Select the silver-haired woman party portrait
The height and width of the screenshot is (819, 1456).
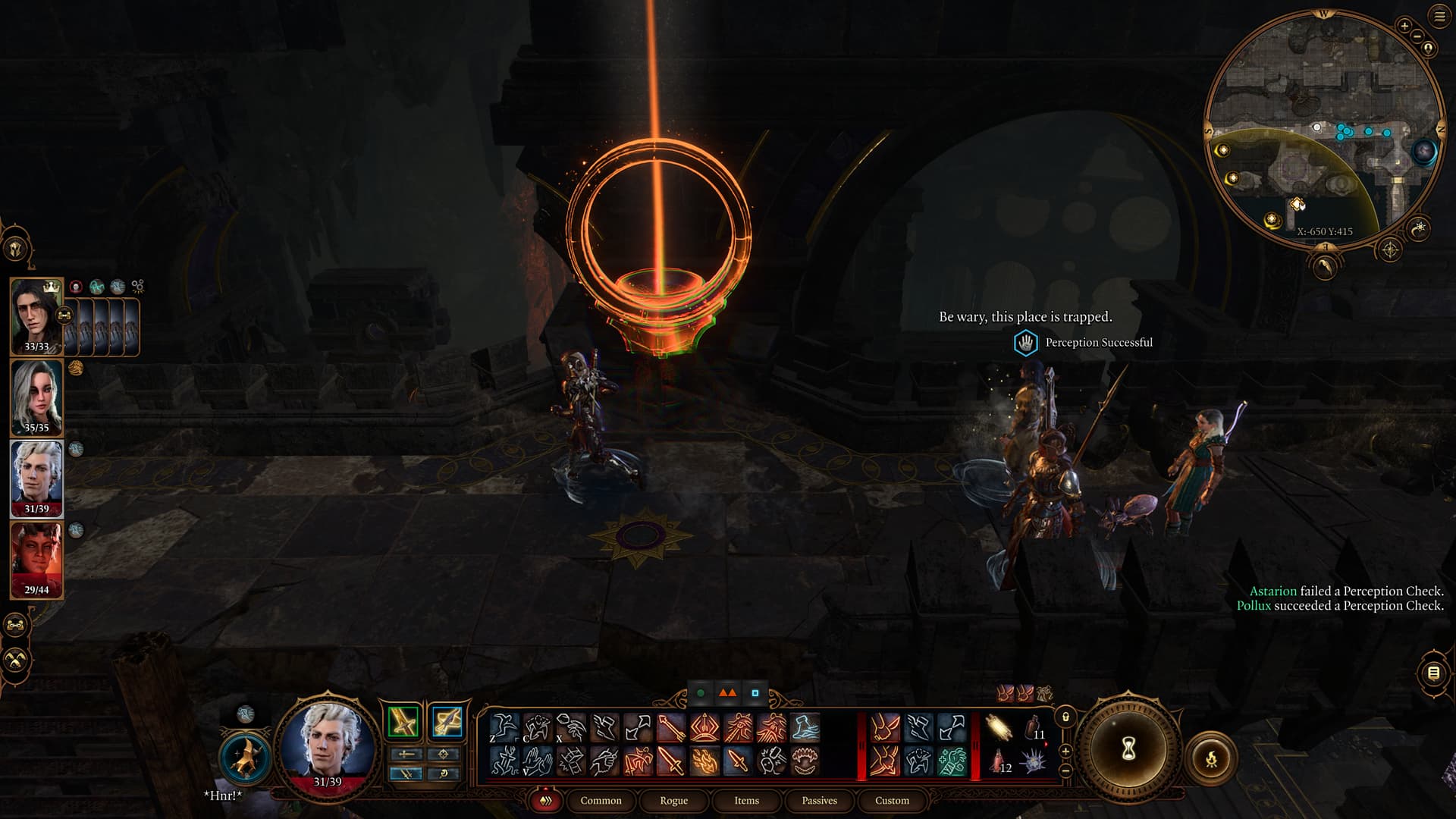(x=36, y=397)
